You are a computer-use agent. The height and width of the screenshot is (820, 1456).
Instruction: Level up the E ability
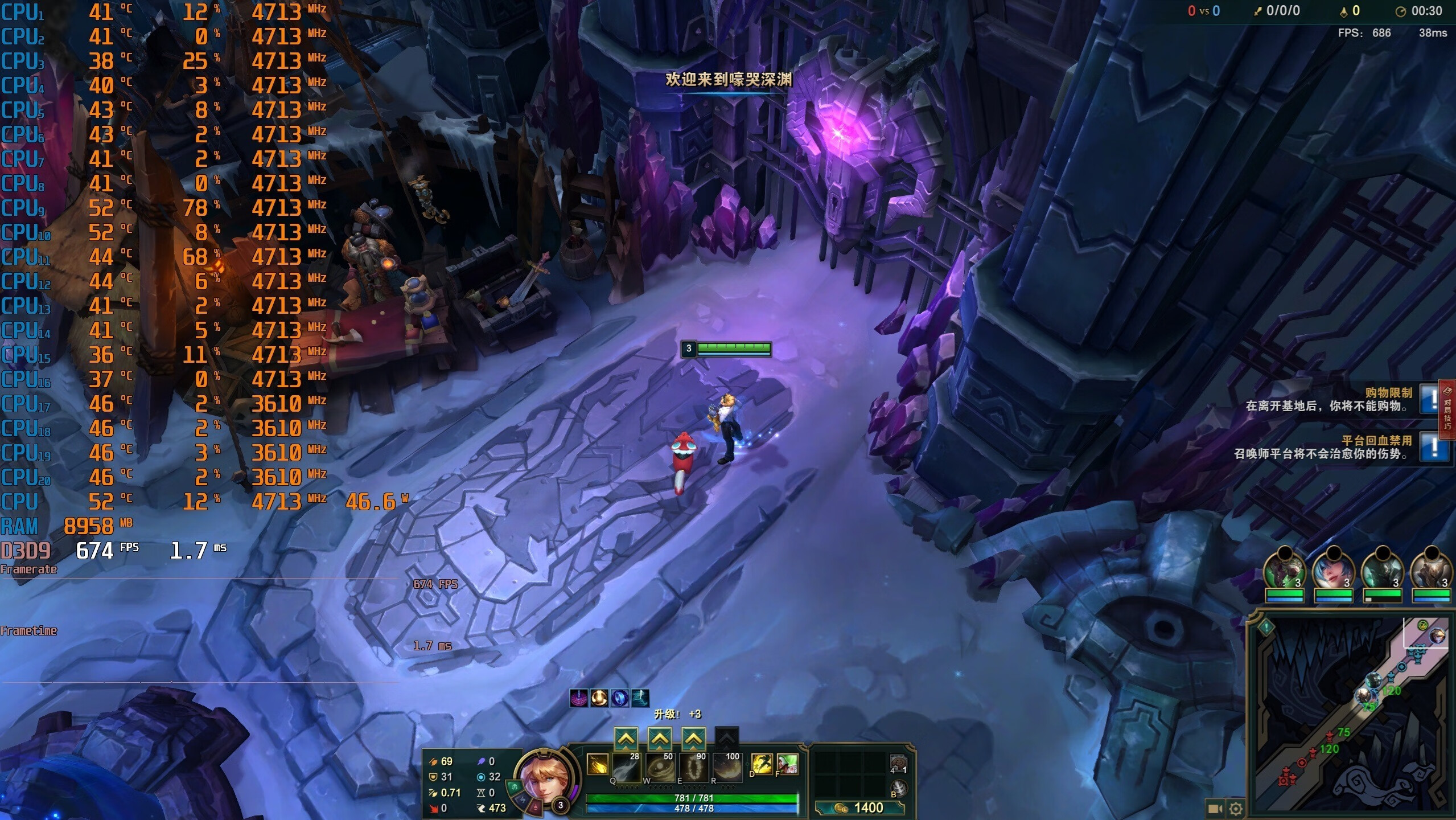693,739
